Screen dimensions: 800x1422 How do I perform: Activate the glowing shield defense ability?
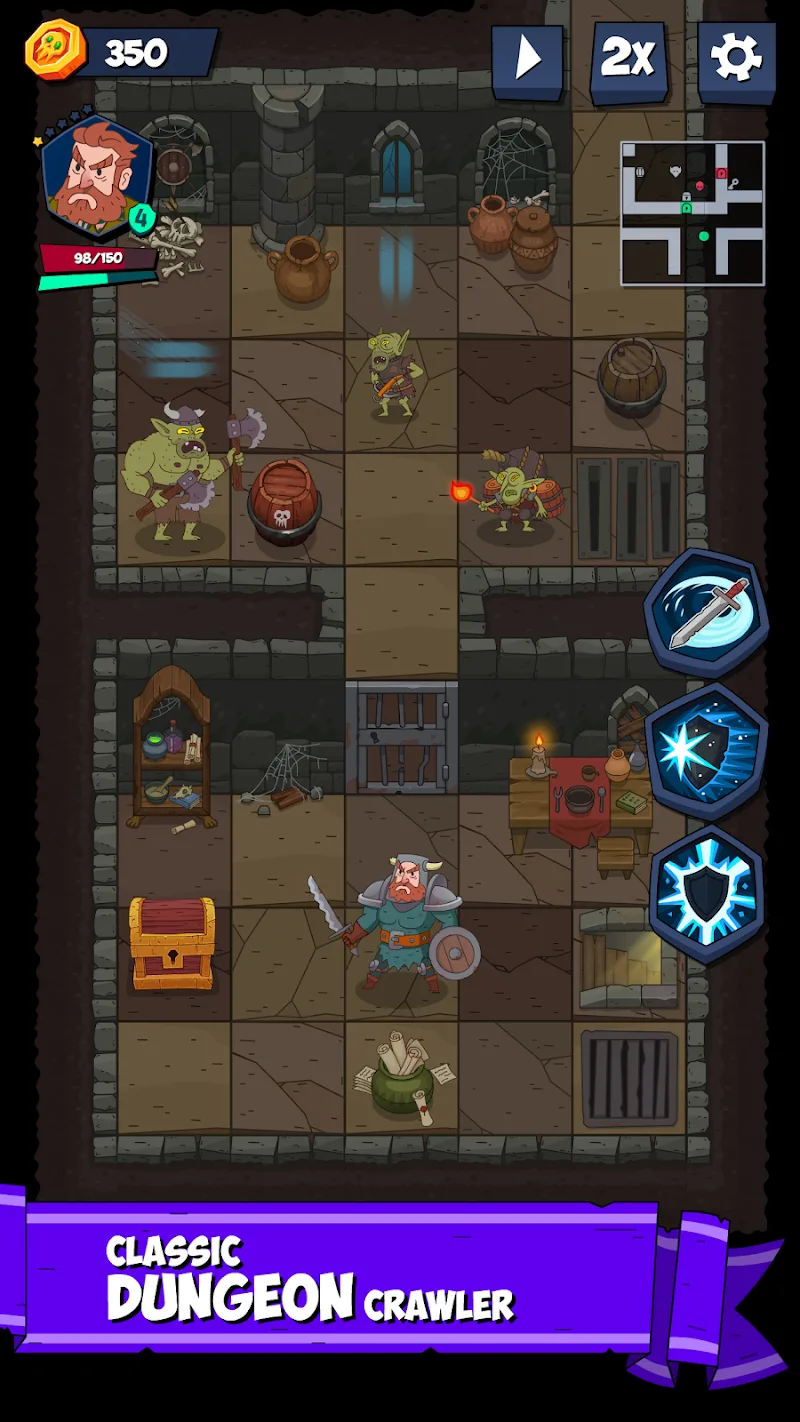[706, 893]
